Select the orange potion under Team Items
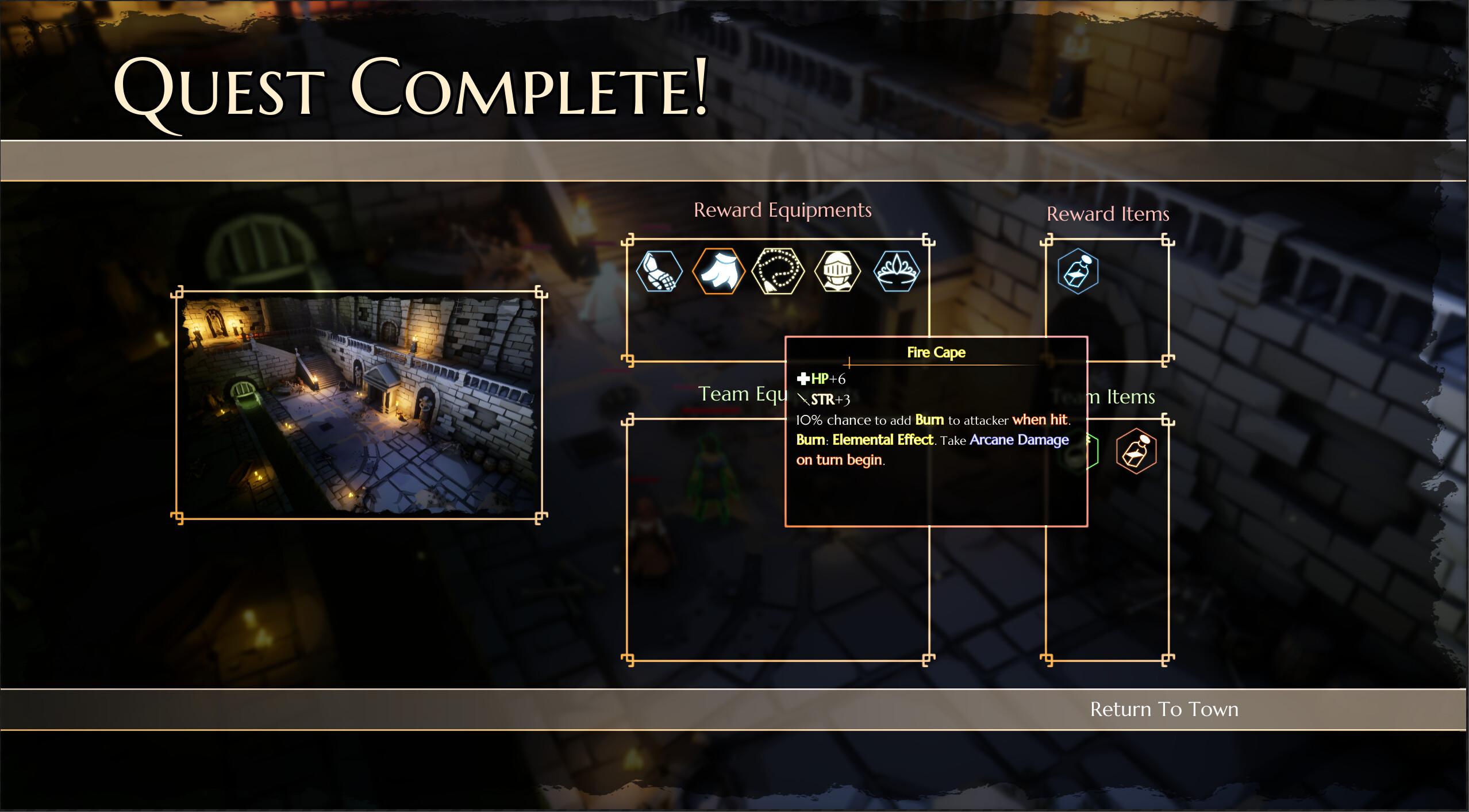The width and height of the screenshot is (1469, 812). pyautogui.click(x=1136, y=451)
